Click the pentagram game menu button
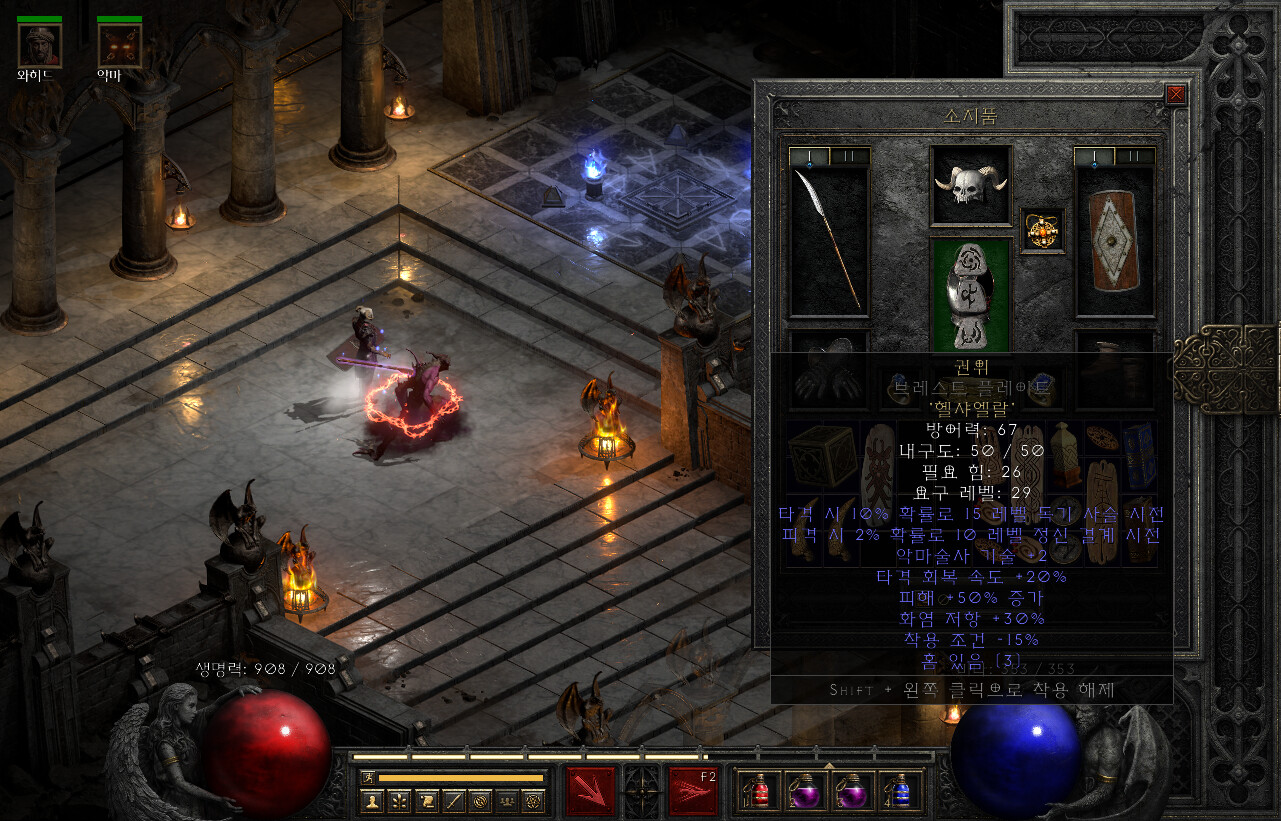The height and width of the screenshot is (821, 1281). 534,801
